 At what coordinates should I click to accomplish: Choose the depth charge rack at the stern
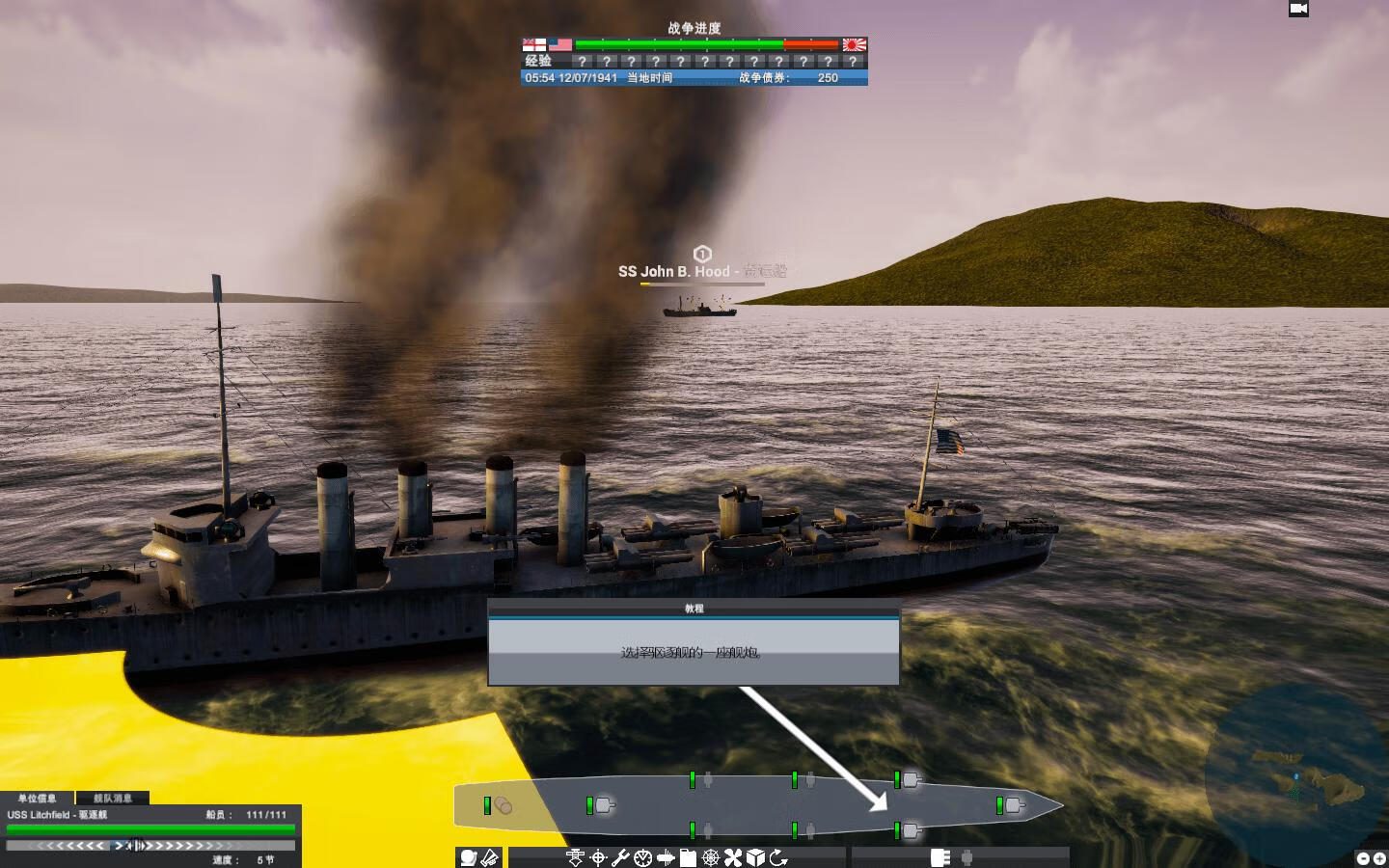[x=501, y=805]
